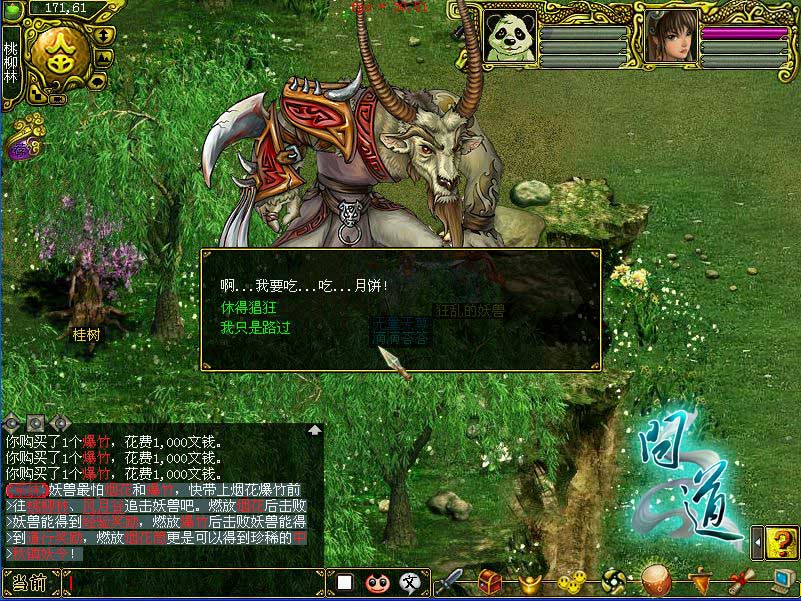Screen dimensions: 801x601
Task: Open the red treasure chest inventory
Action: (x=489, y=581)
